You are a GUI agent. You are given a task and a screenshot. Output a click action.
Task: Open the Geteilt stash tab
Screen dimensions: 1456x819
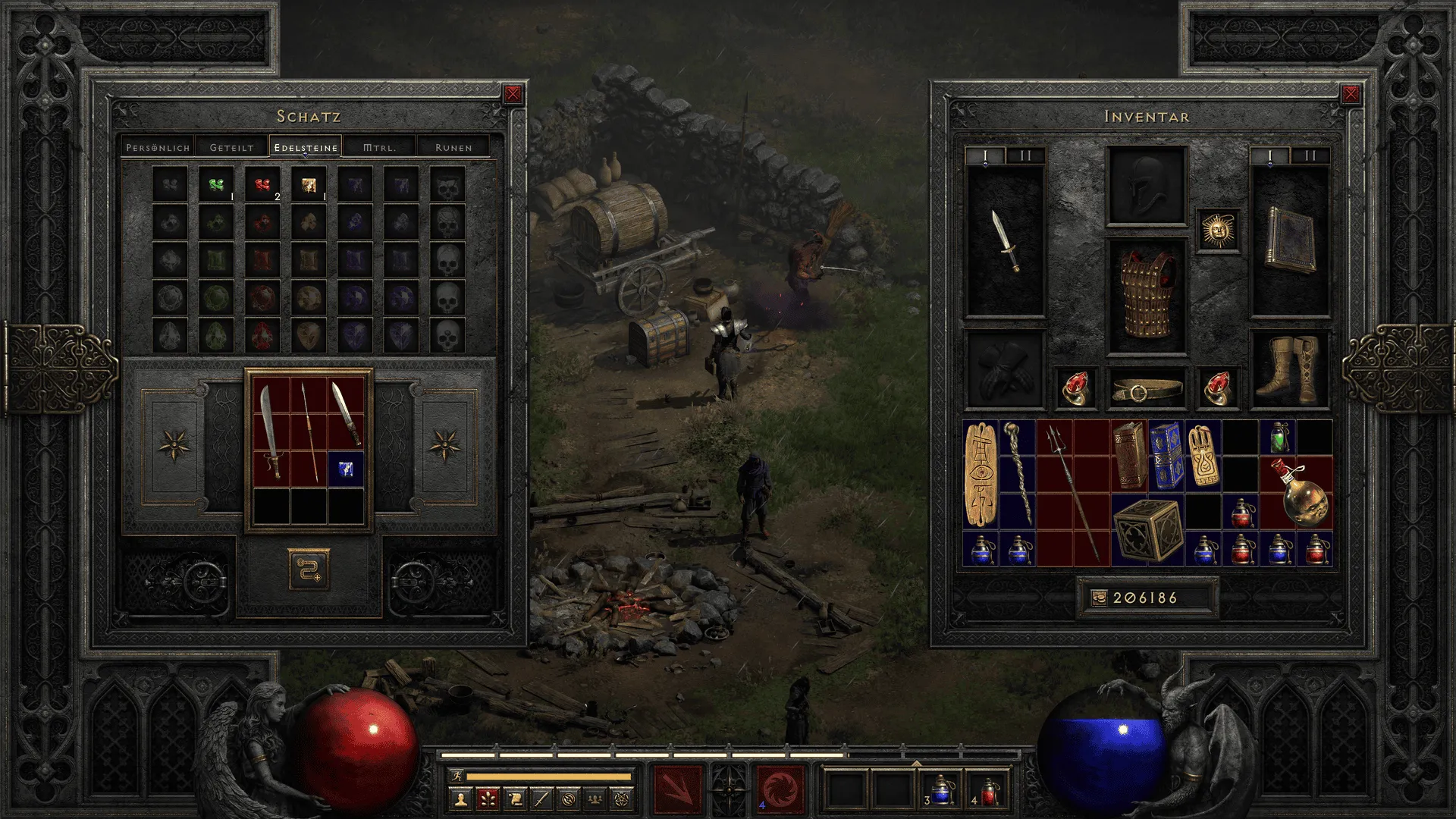[231, 147]
